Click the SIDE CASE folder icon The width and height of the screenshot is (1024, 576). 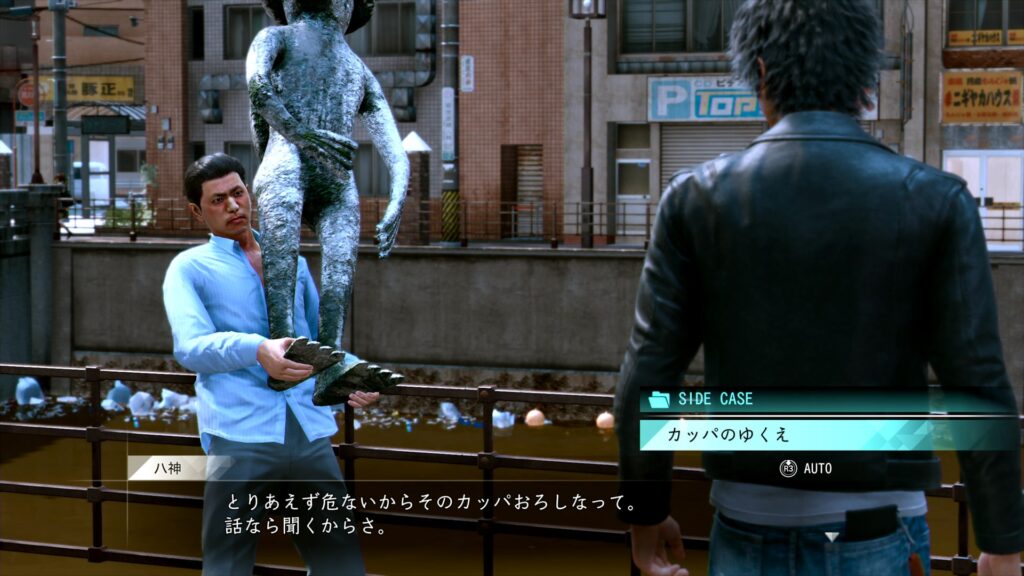coord(659,399)
